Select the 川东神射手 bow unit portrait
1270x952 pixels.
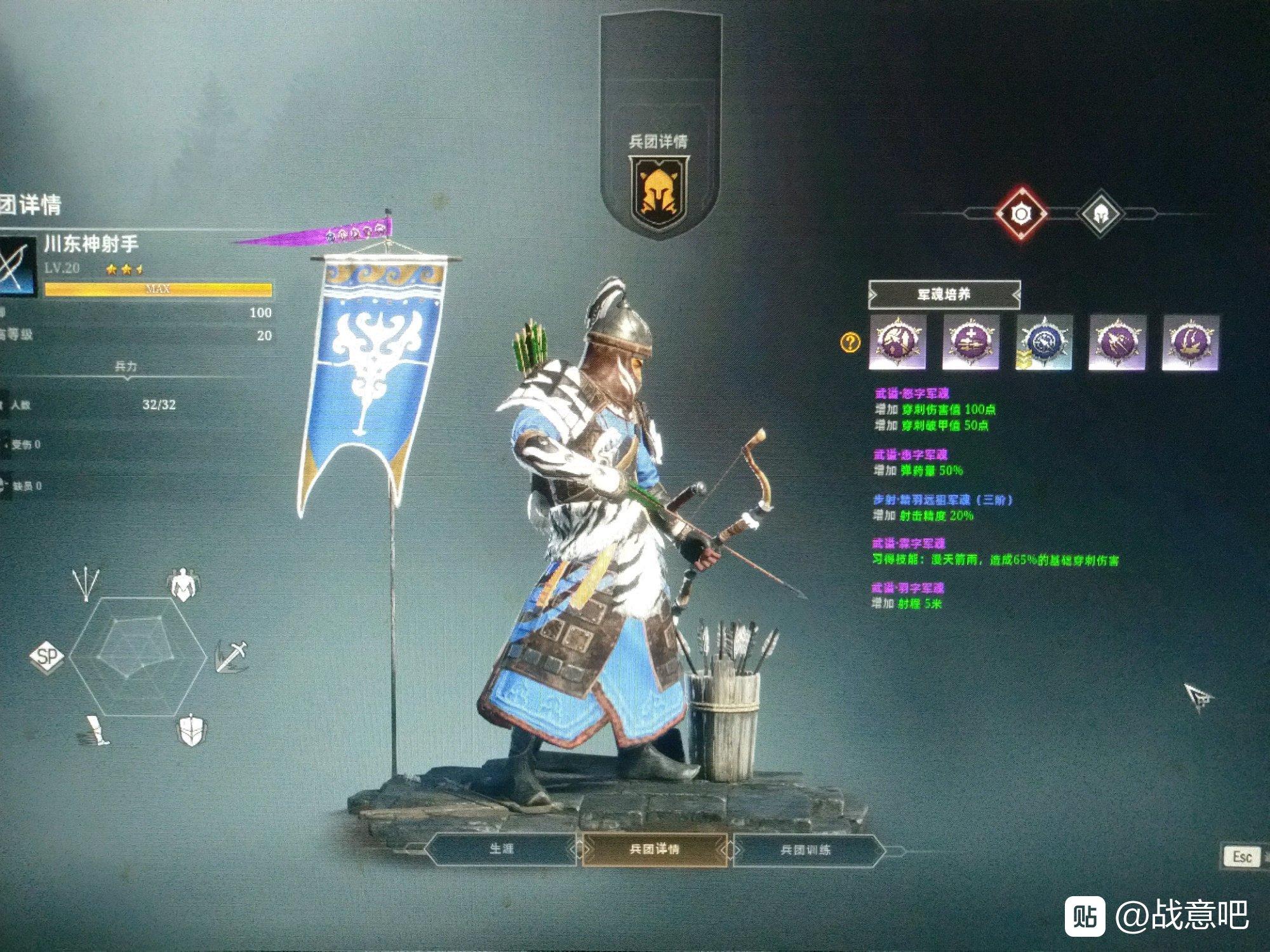18,267
